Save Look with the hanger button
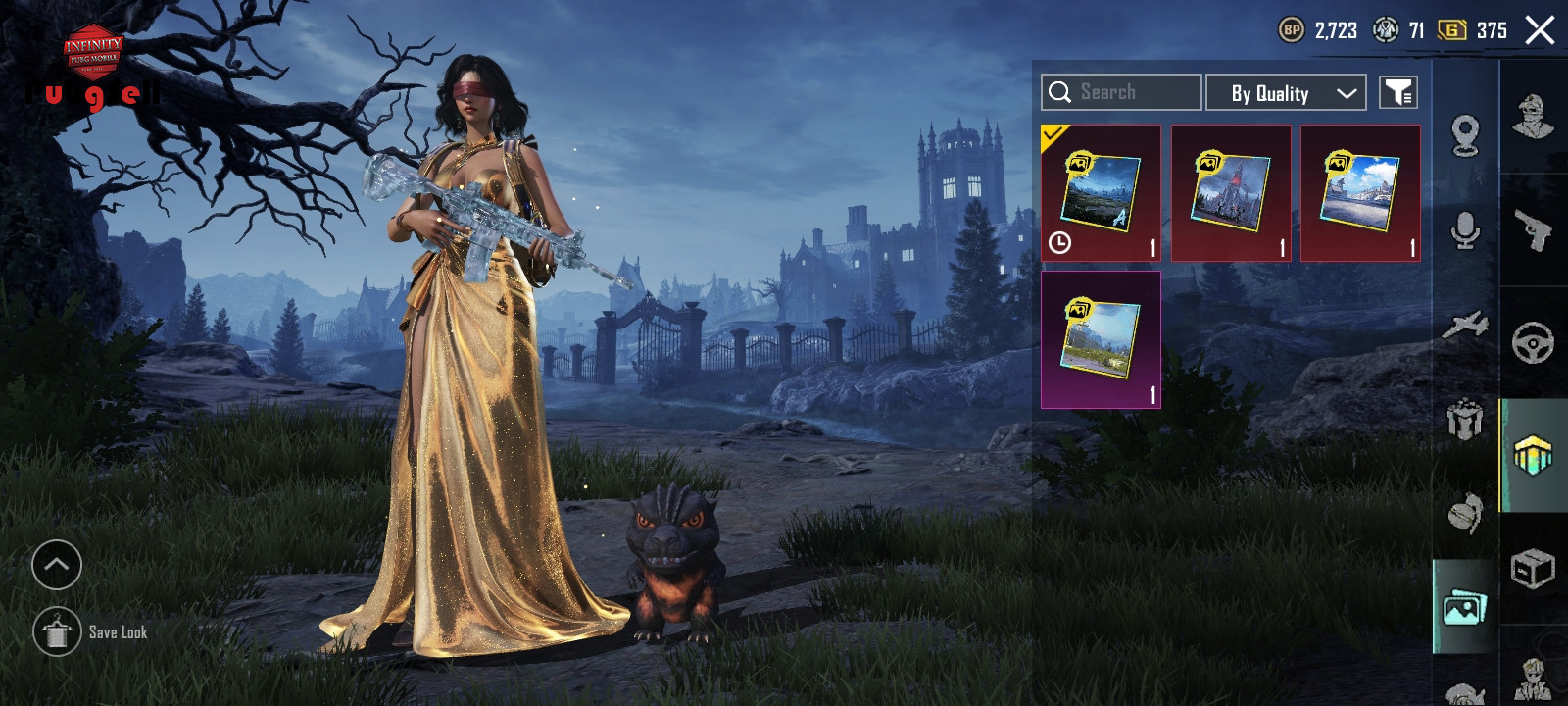 tap(57, 631)
